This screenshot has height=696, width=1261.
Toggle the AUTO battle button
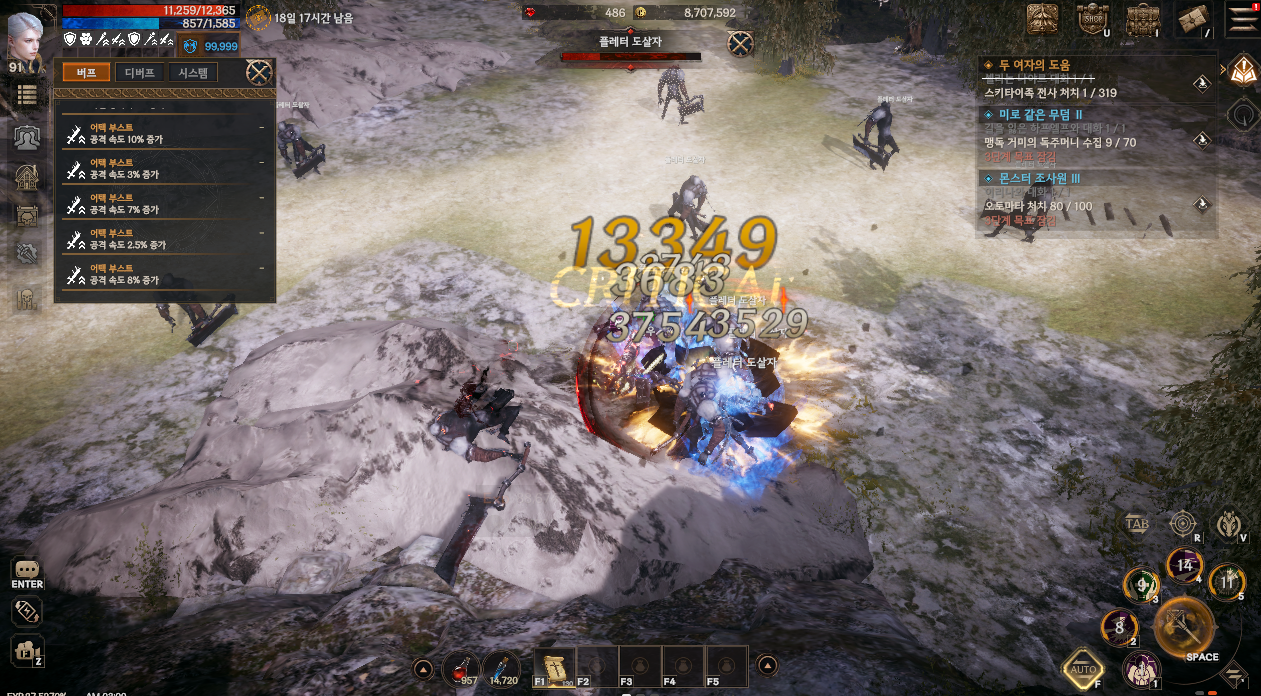point(1084,669)
